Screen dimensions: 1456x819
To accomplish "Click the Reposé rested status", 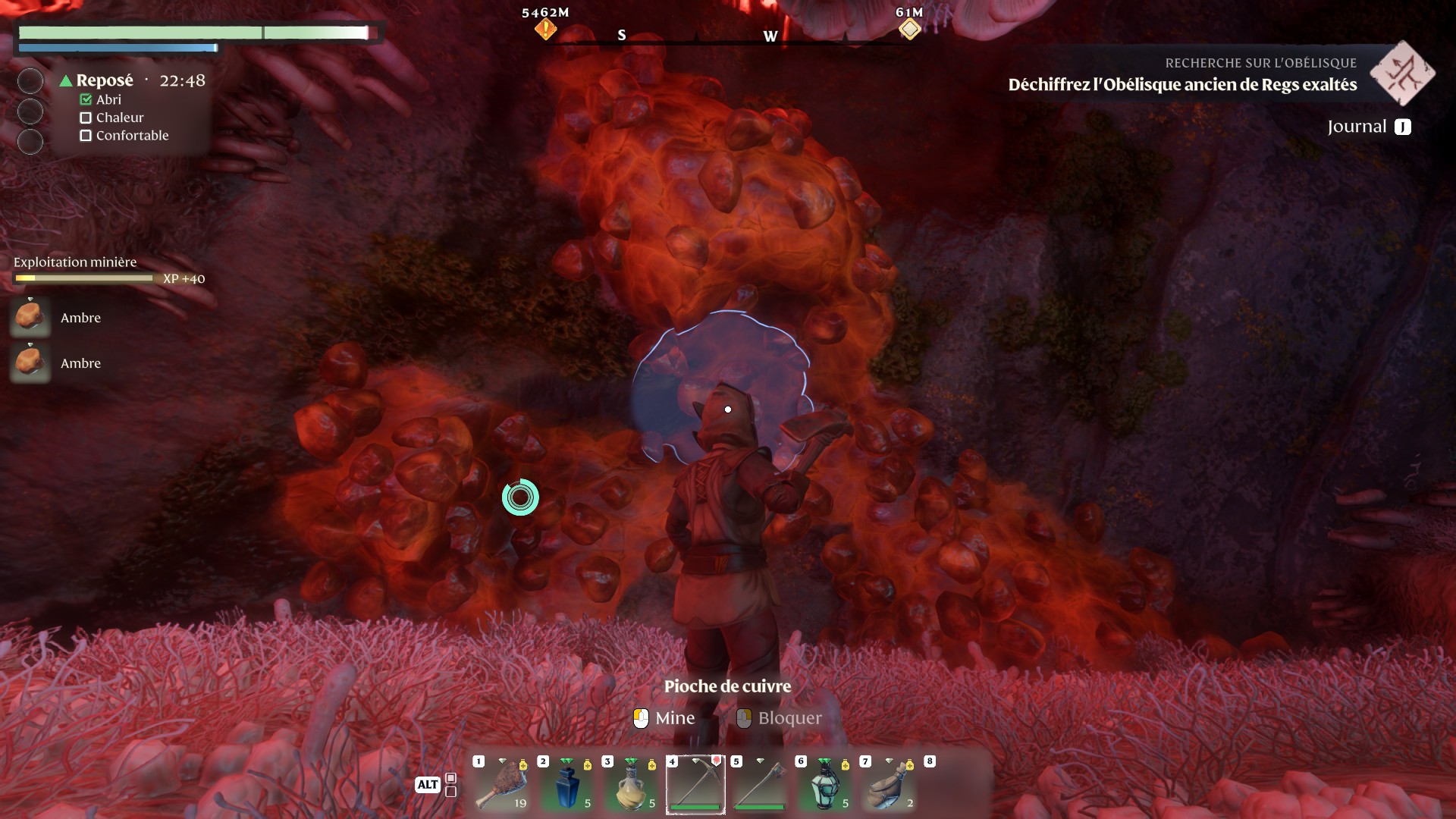I will [104, 80].
